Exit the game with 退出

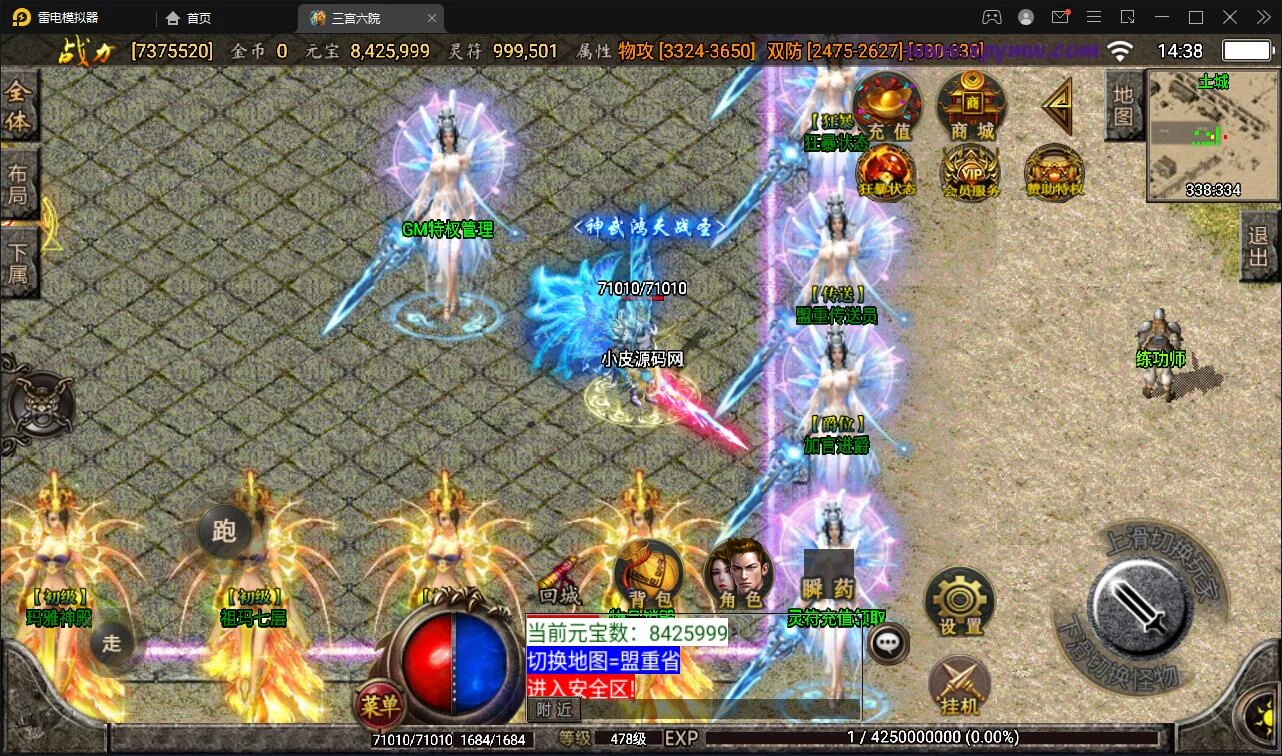[x=1259, y=250]
